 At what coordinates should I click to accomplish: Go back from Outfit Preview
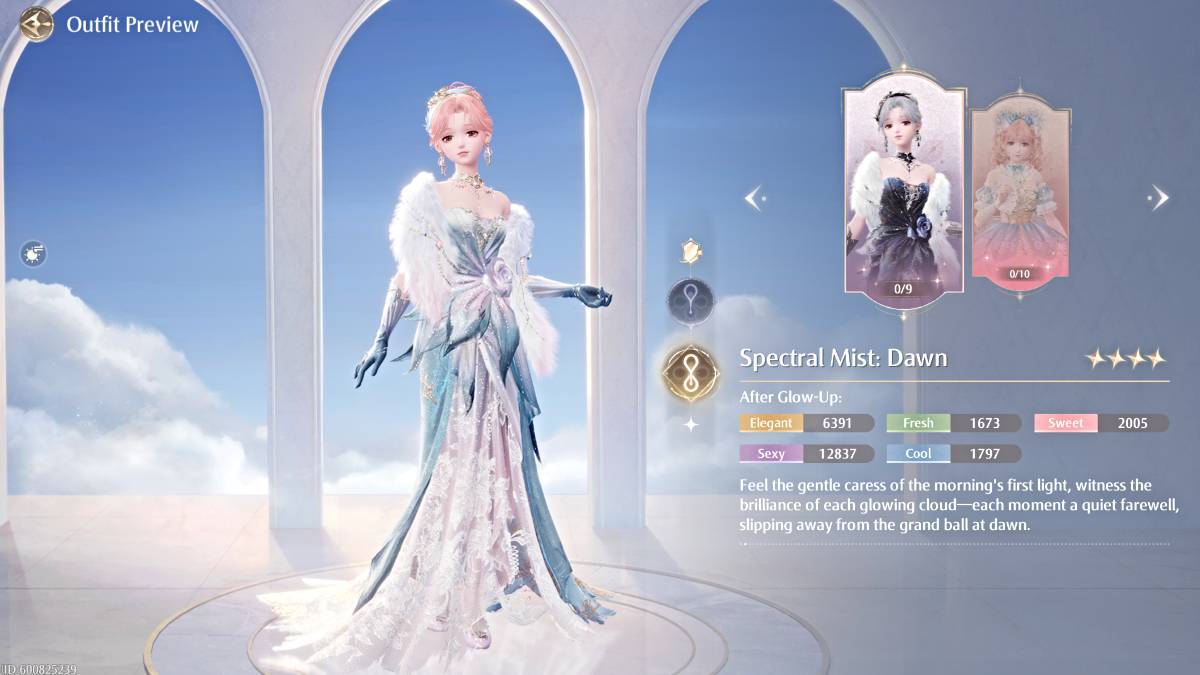click(x=37, y=24)
